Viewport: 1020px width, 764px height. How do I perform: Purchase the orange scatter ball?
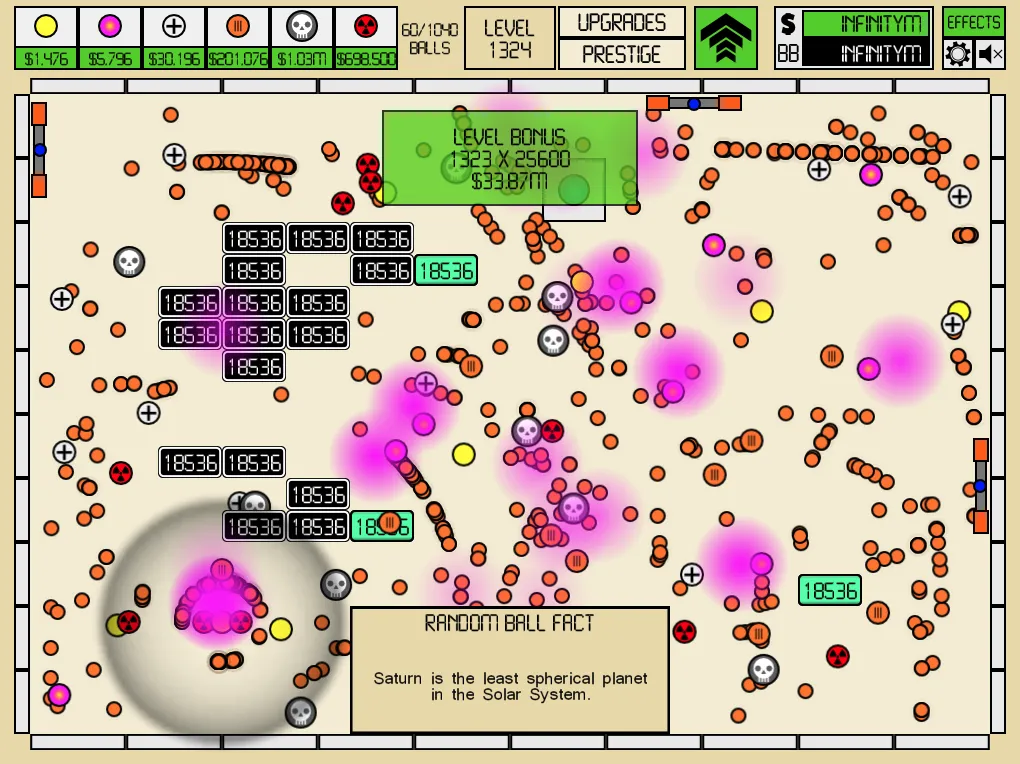click(238, 38)
